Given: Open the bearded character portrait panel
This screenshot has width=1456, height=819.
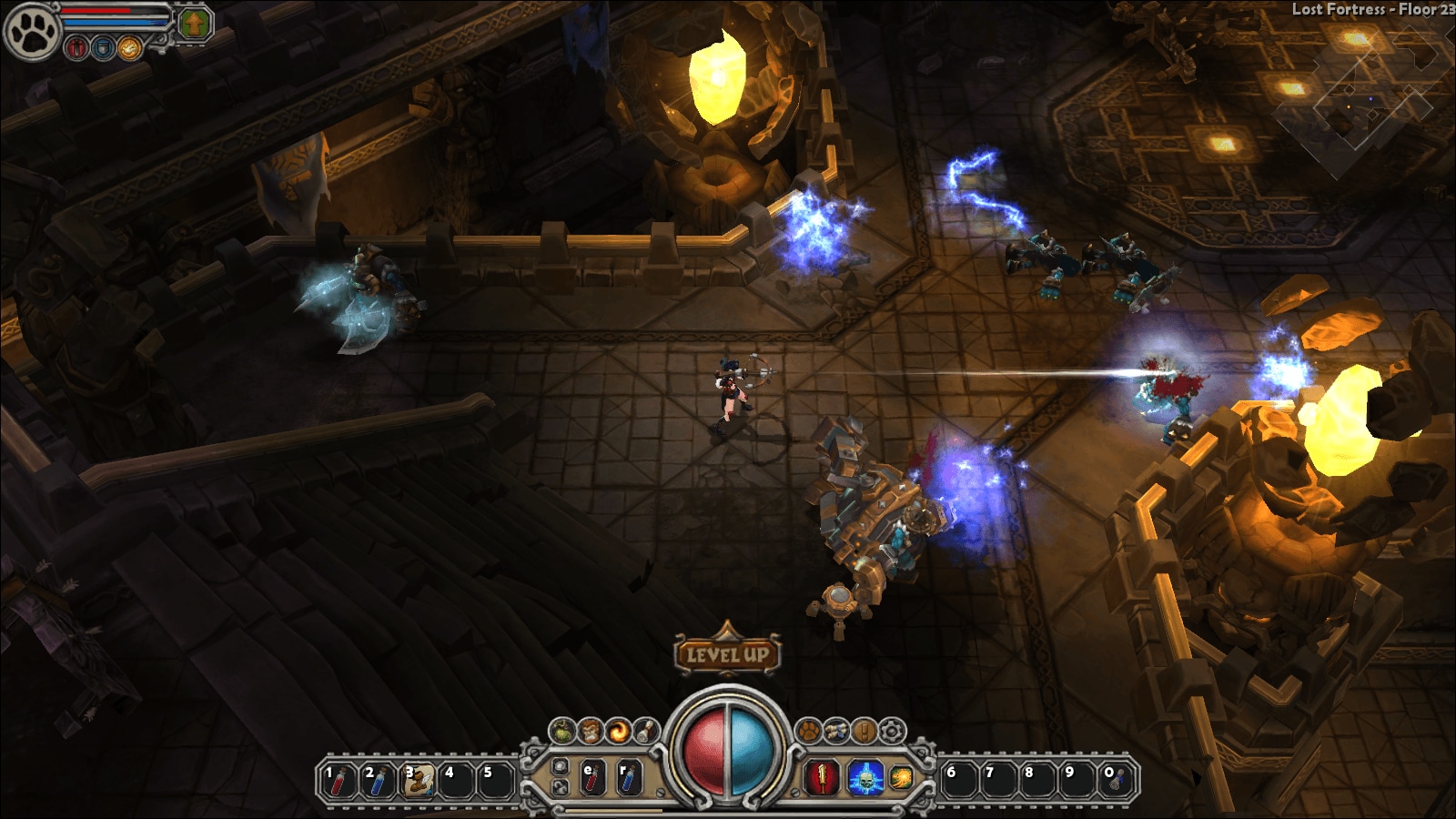Looking at the screenshot, I should (591, 730).
